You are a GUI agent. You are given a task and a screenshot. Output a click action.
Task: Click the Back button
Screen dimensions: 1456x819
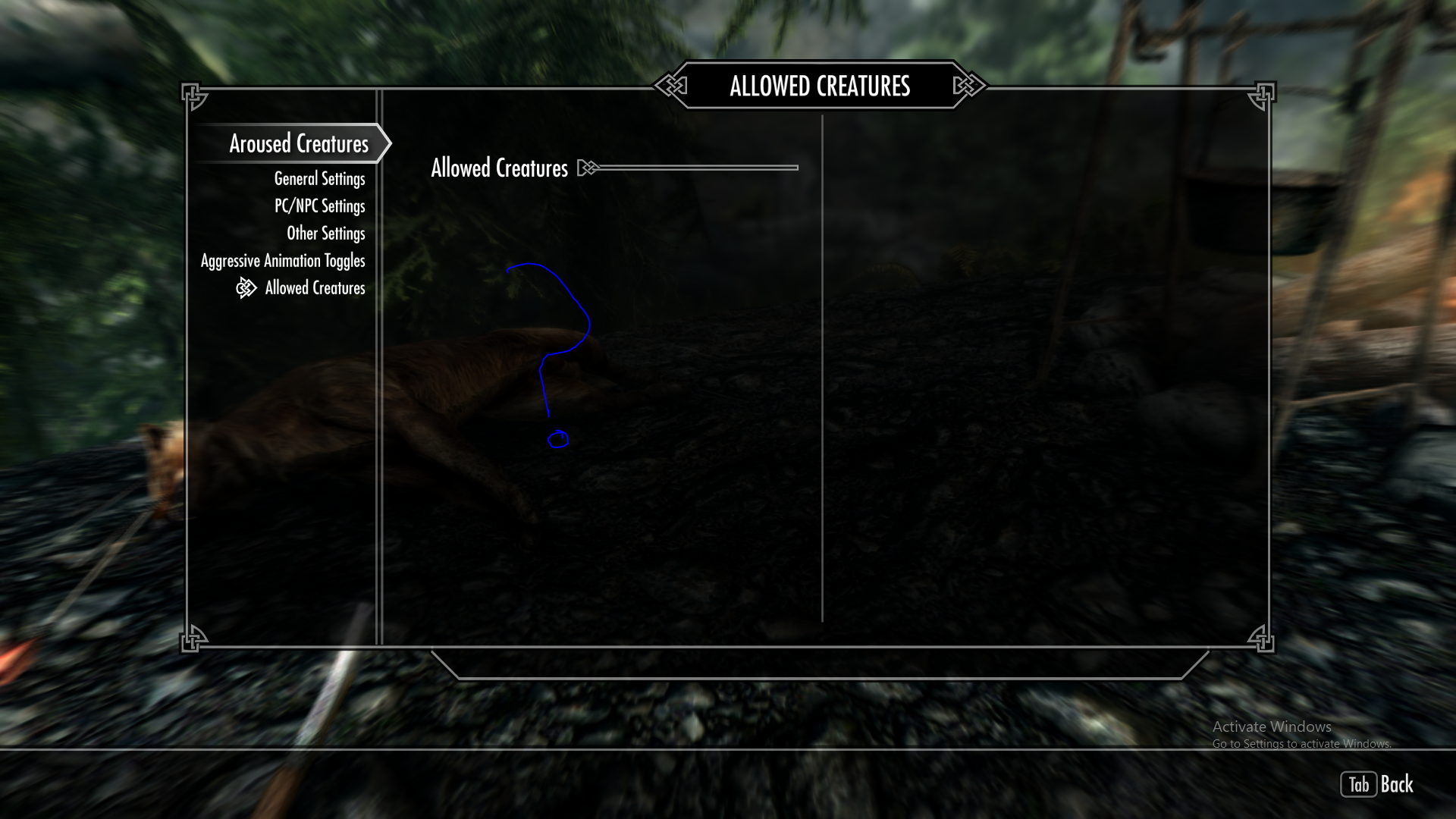click(x=1377, y=784)
